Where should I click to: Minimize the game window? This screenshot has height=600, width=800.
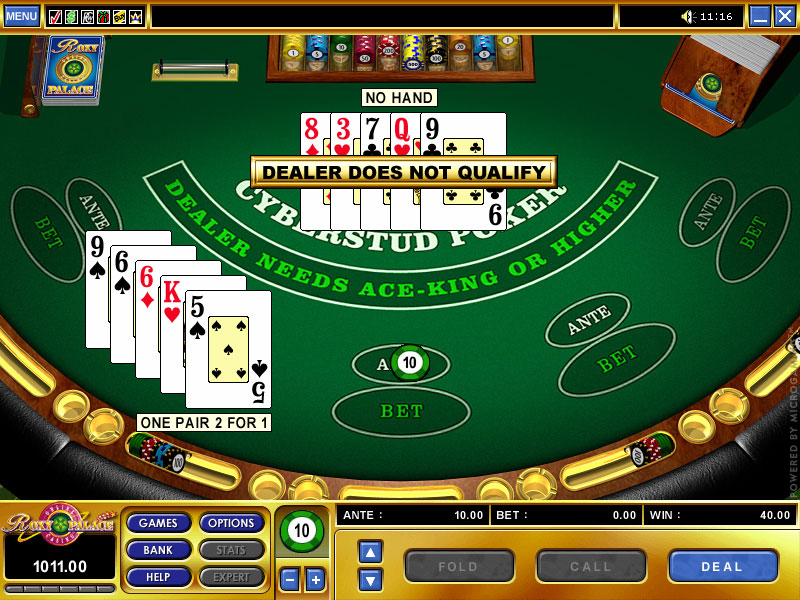[759, 16]
